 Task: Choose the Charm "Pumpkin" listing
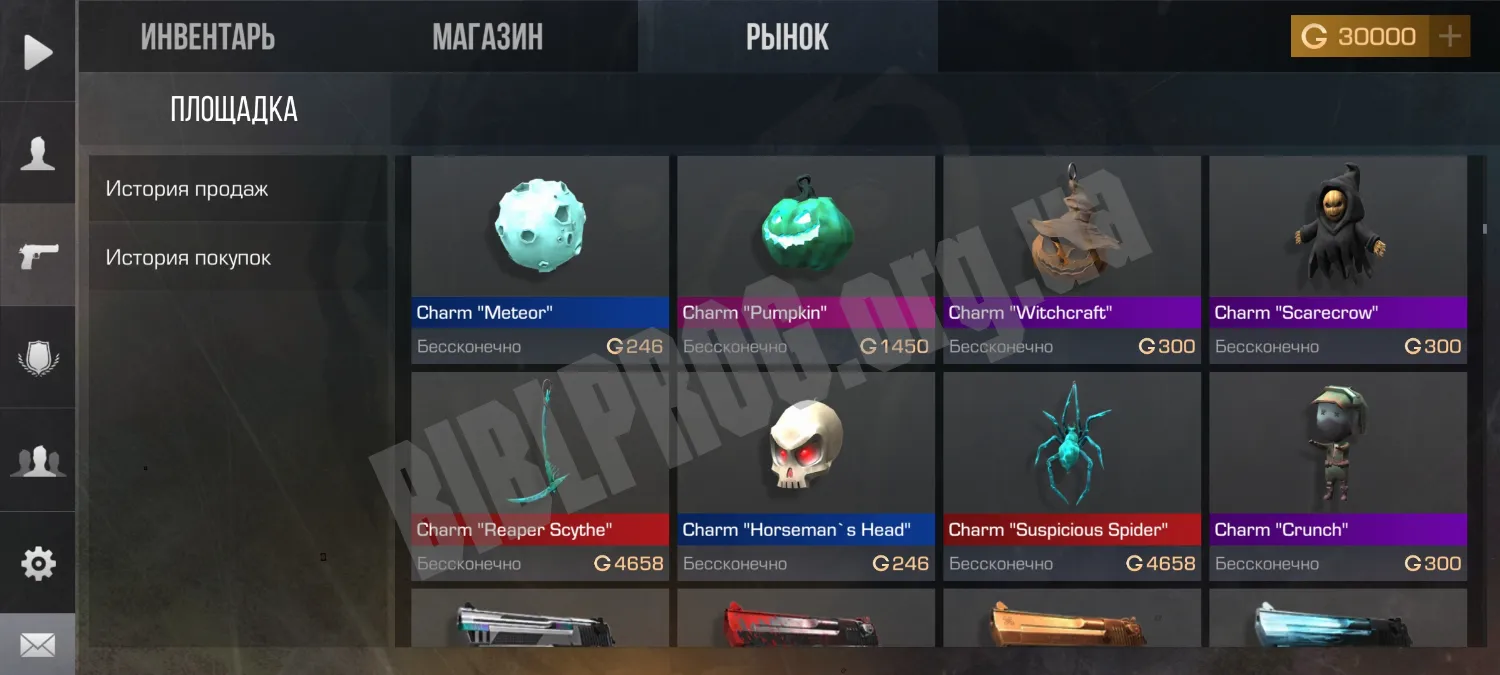[x=806, y=258]
